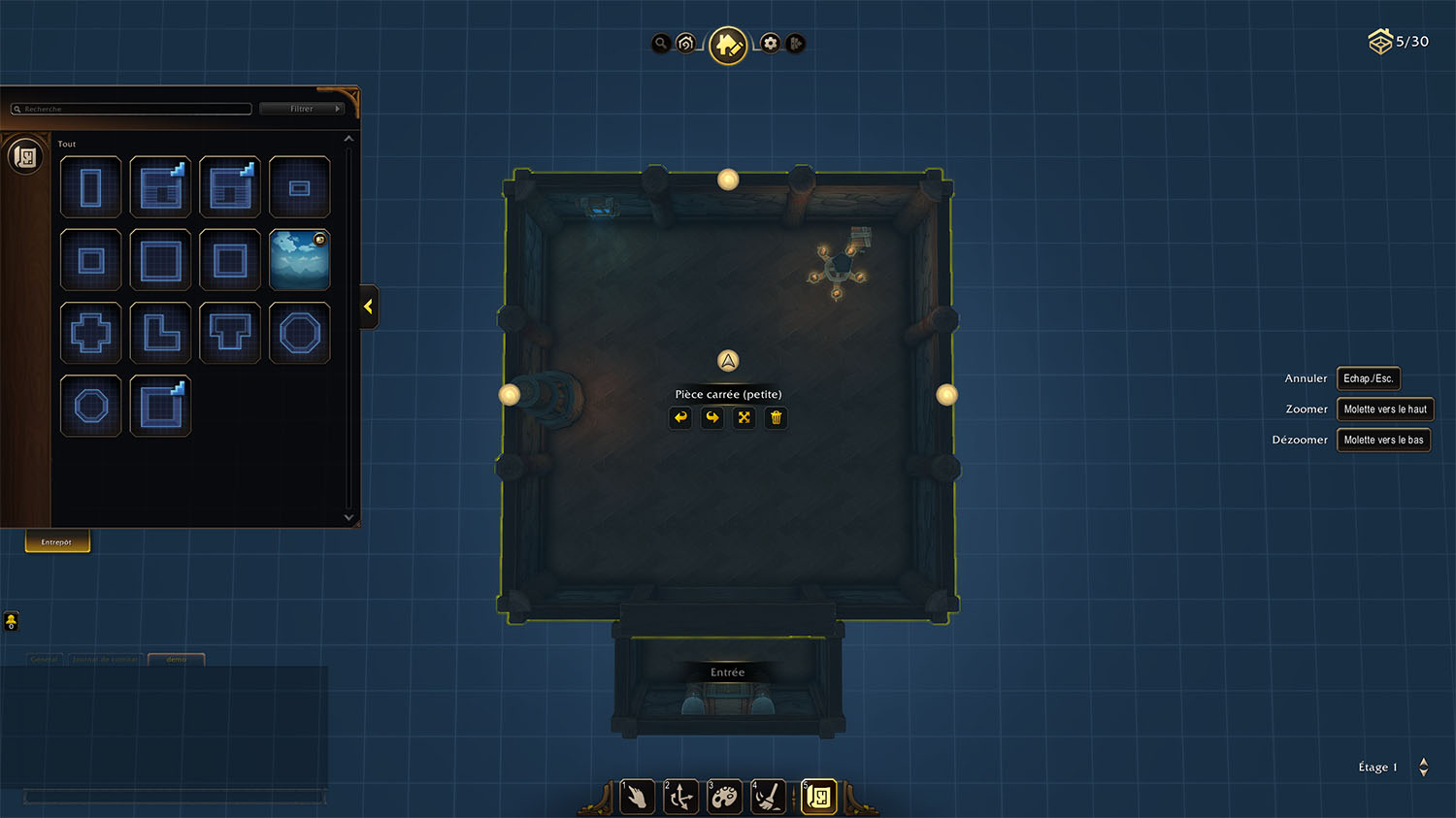Image resolution: width=1456 pixels, height=818 pixels.
Task: Click the Echap./Esc. Annuler button
Action: click(1368, 378)
